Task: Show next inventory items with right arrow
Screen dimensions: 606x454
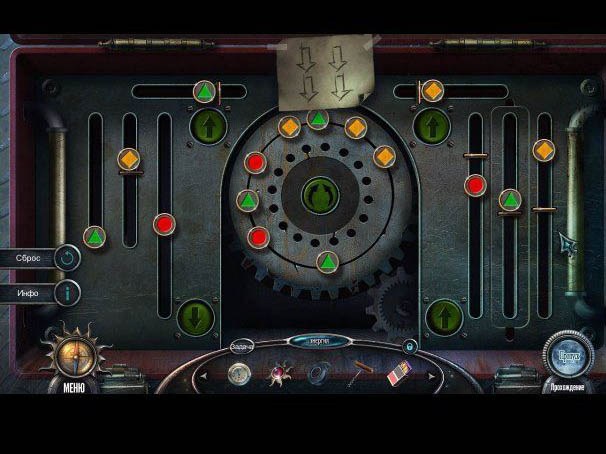Action: (432, 376)
